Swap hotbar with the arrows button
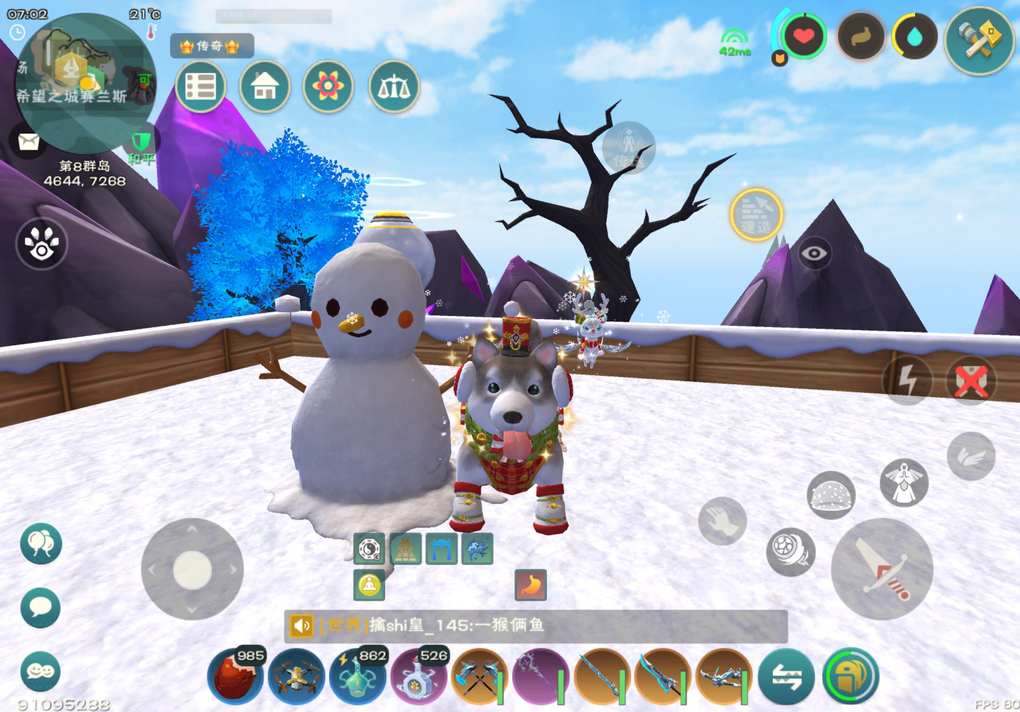 (x=785, y=677)
